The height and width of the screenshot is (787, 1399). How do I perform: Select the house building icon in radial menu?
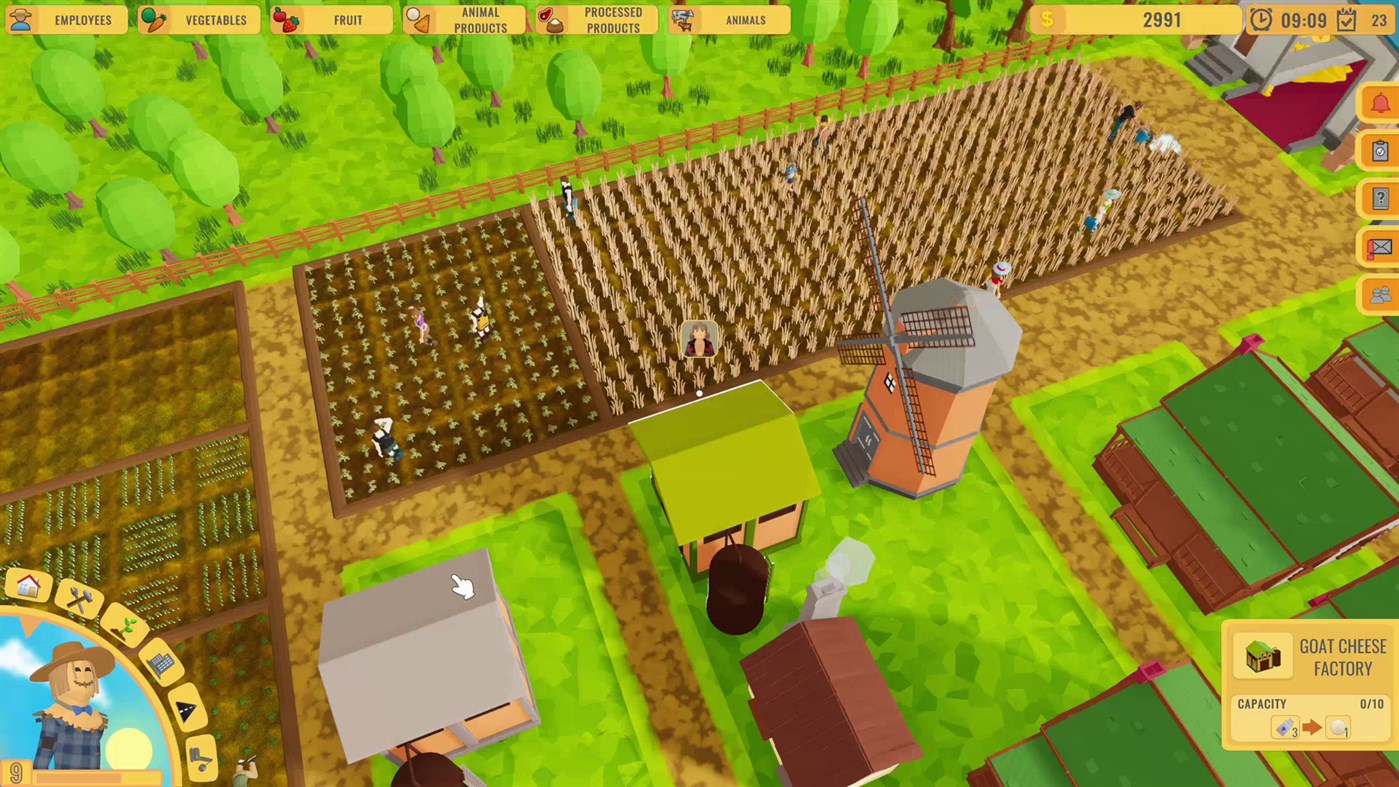[29, 585]
